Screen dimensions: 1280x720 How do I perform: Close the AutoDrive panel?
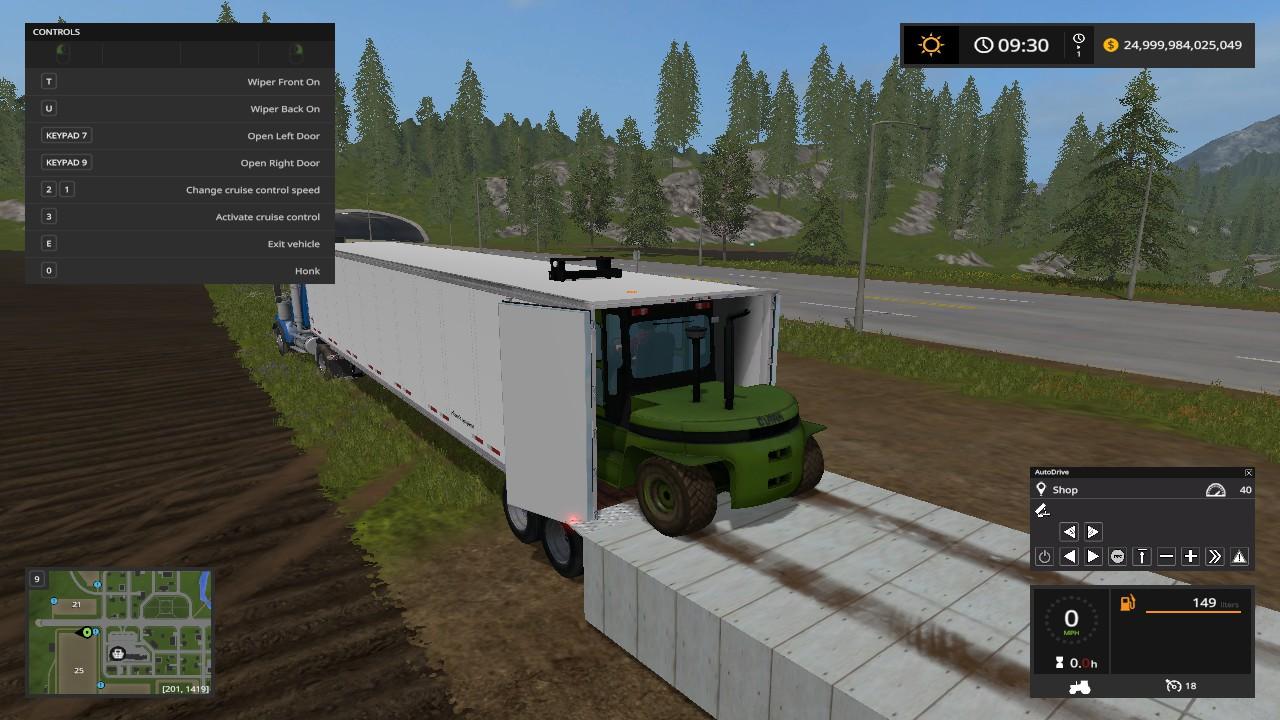click(1248, 472)
